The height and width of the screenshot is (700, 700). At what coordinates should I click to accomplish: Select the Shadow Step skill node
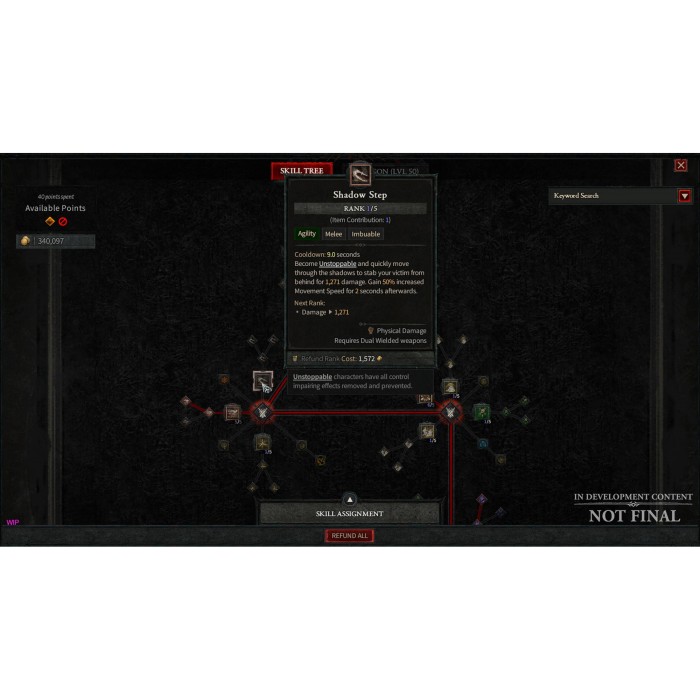click(x=262, y=380)
